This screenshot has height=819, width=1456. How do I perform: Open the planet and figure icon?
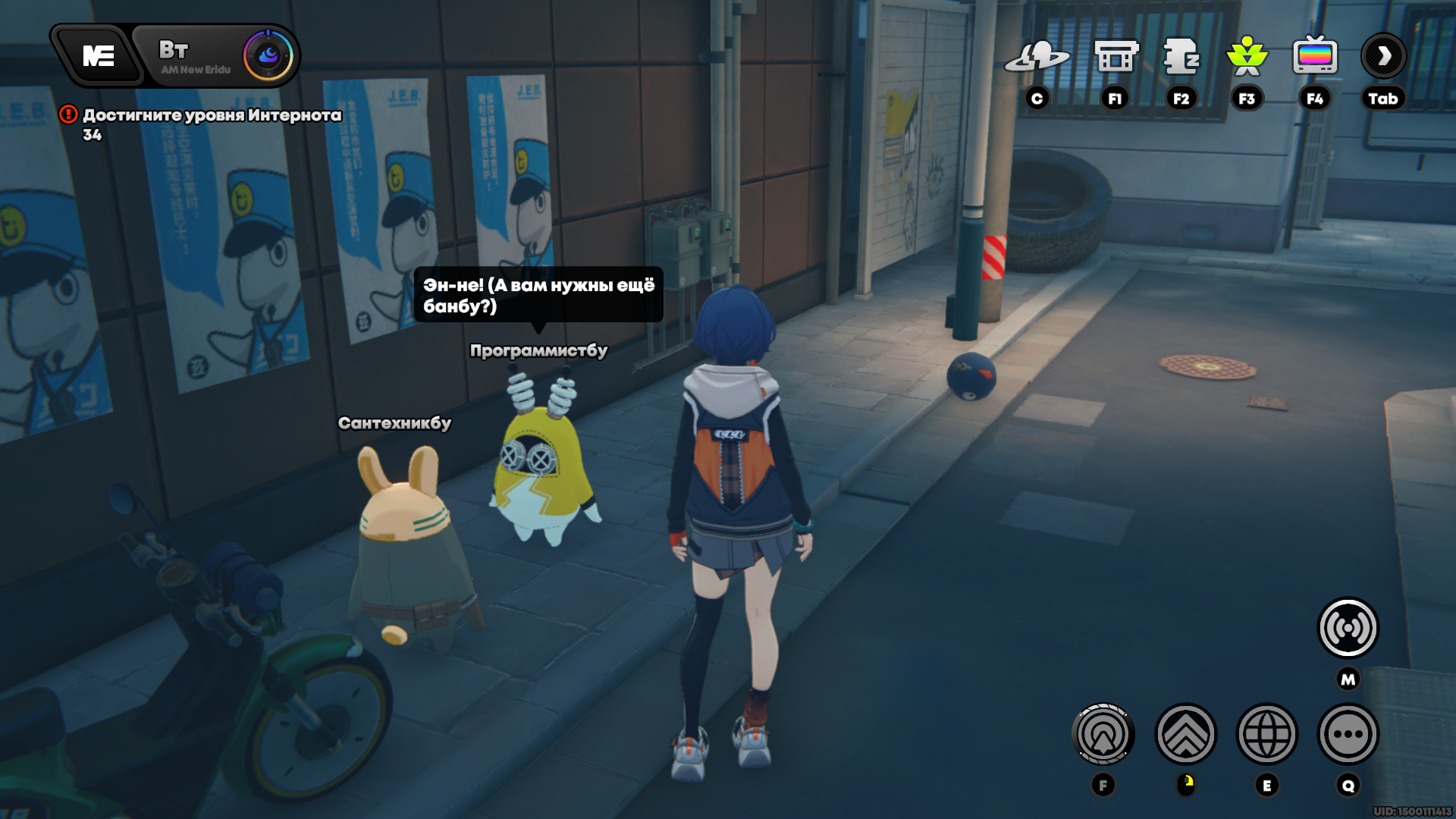pyautogui.click(x=1037, y=57)
